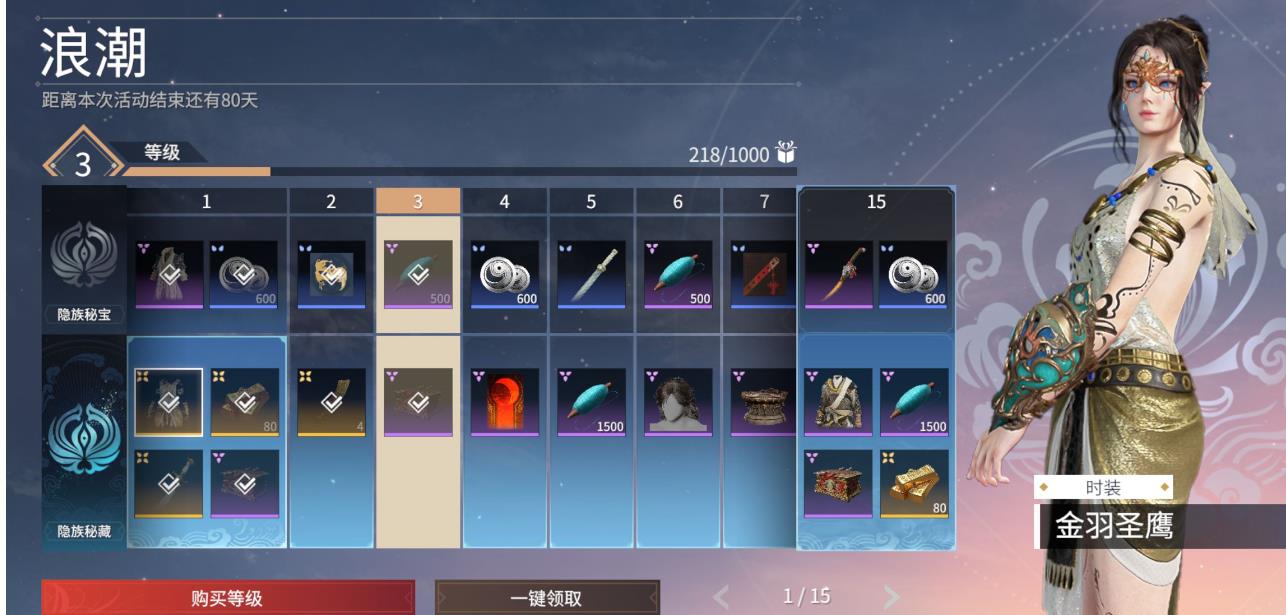Choose the golden creature reward at level 2
The height and width of the screenshot is (615, 1286).
click(x=331, y=274)
